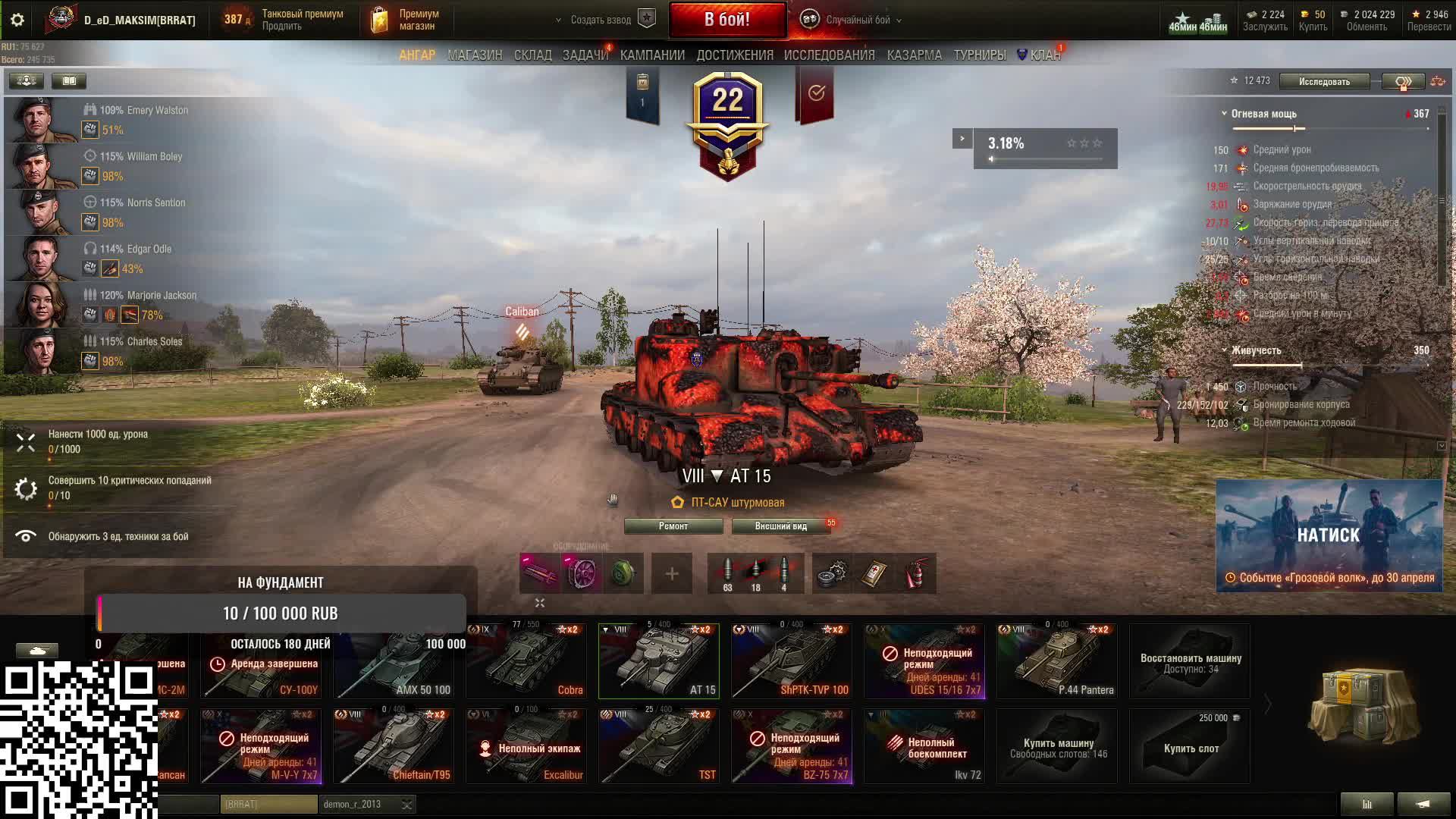The height and width of the screenshot is (819, 1456).
Task: Open the ИССЛЕДОВАНИЯ research tab
Action: click(x=829, y=55)
